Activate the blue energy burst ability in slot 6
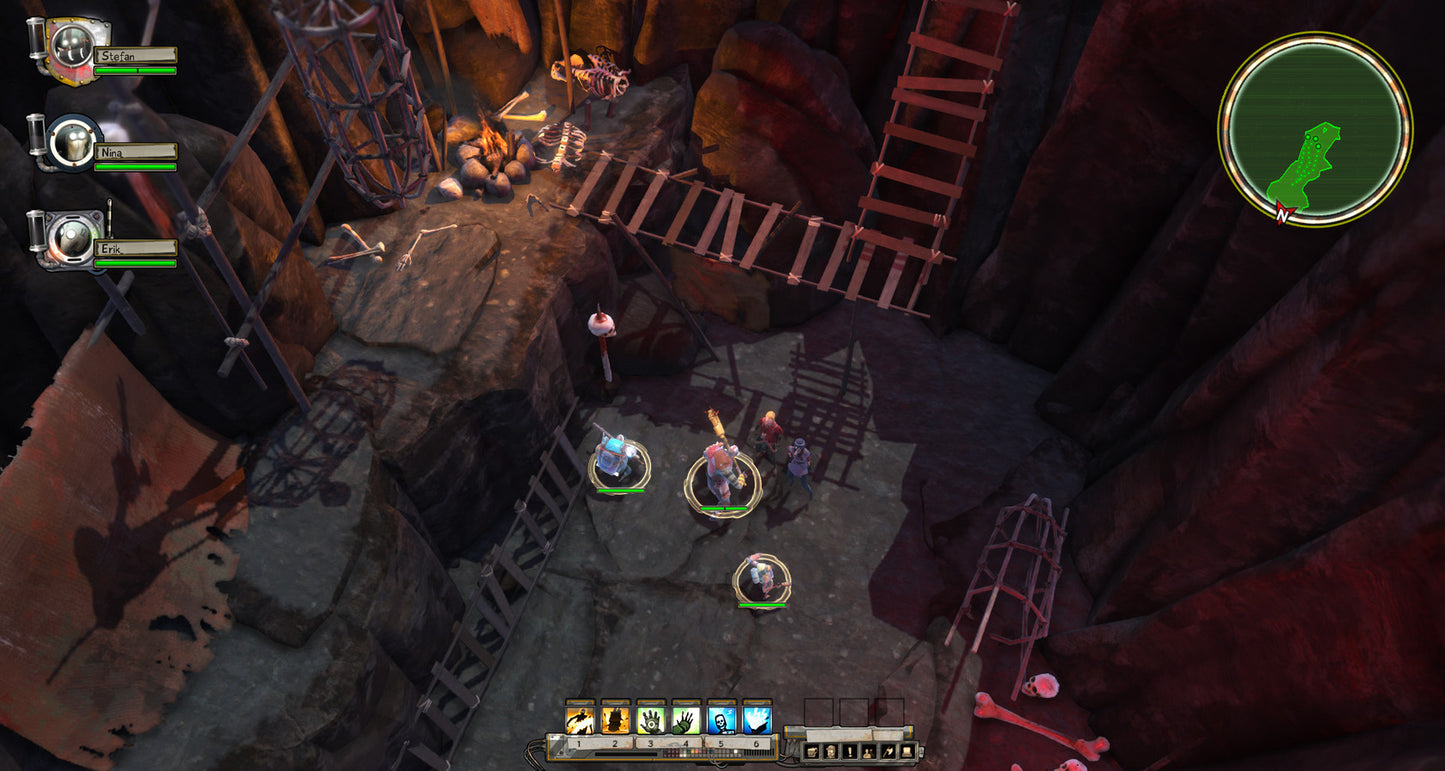Image resolution: width=1445 pixels, height=771 pixels. pyautogui.click(x=757, y=720)
